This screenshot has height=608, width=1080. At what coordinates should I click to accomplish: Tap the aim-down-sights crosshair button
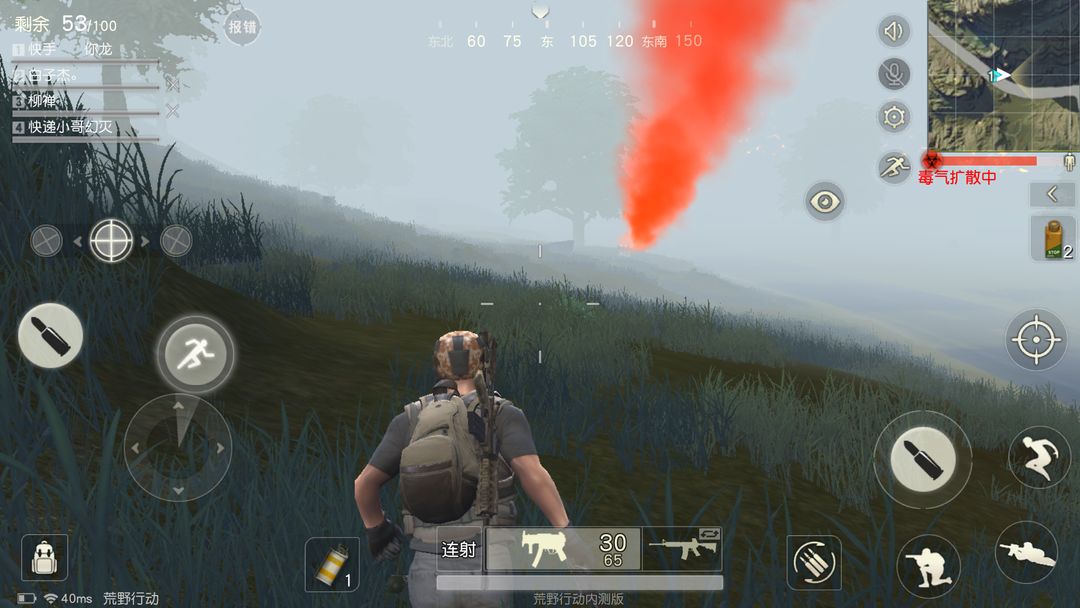pyautogui.click(x=1035, y=340)
